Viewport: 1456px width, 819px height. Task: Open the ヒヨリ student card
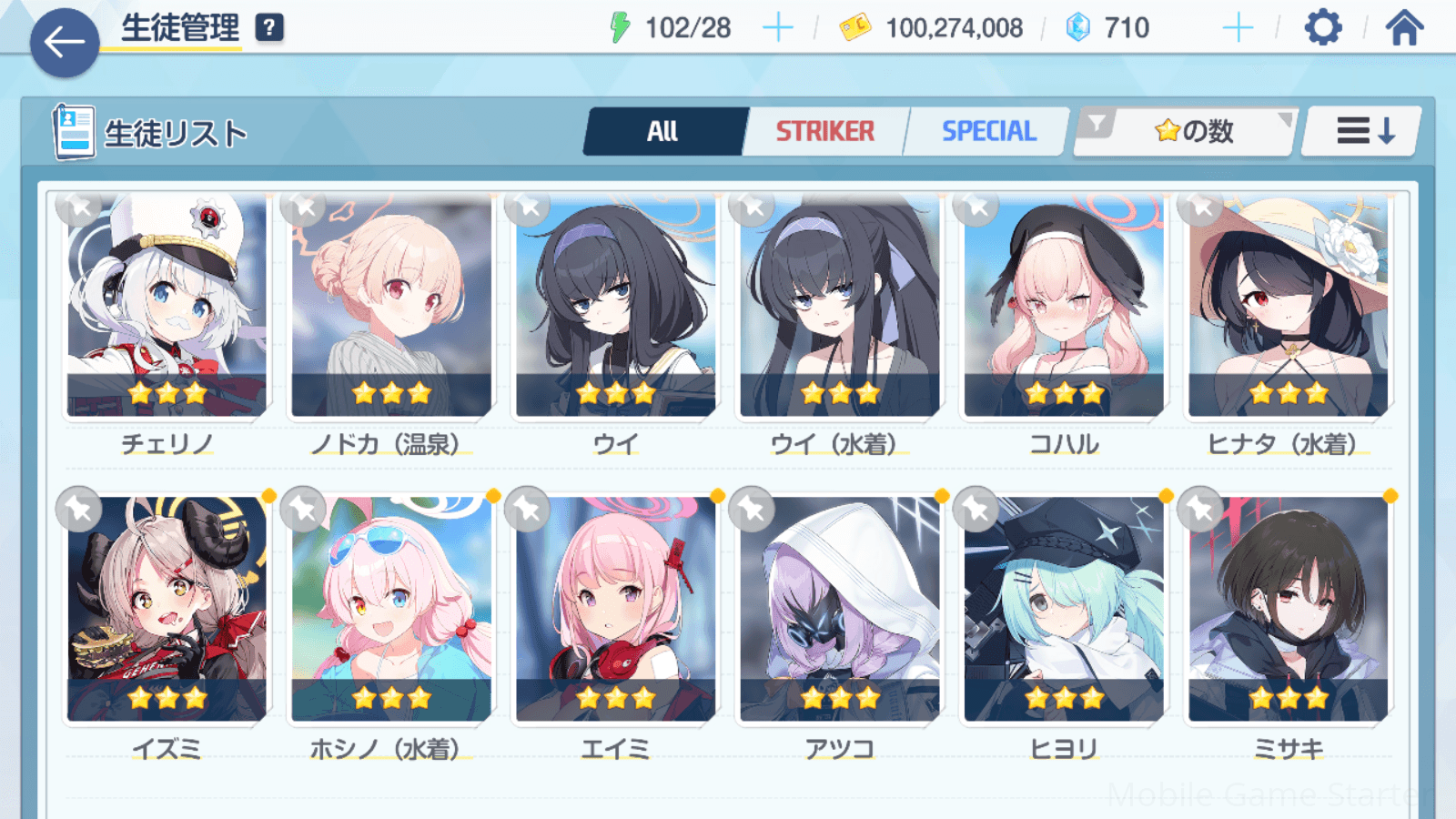pos(1064,610)
